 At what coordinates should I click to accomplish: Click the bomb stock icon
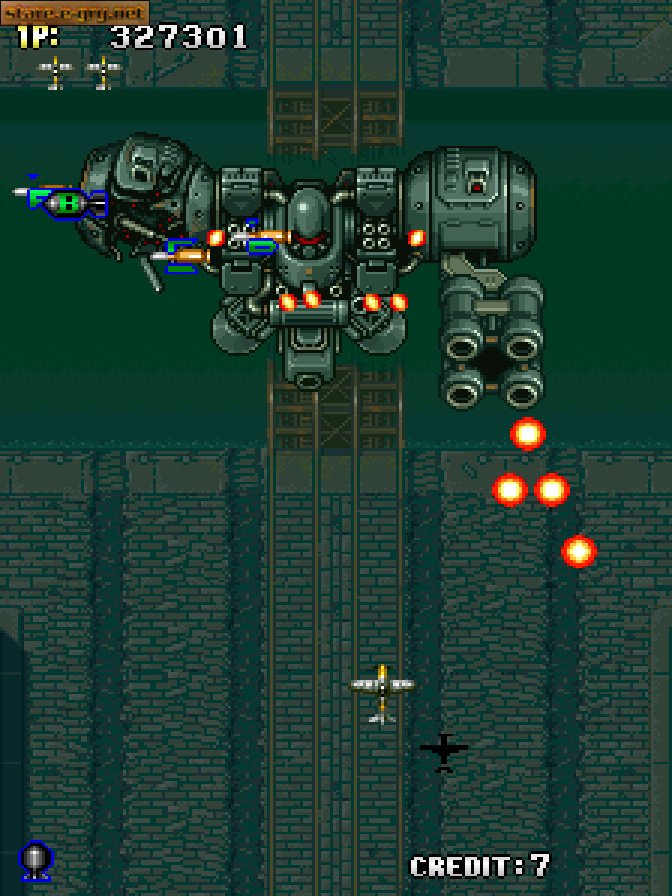click(36, 860)
